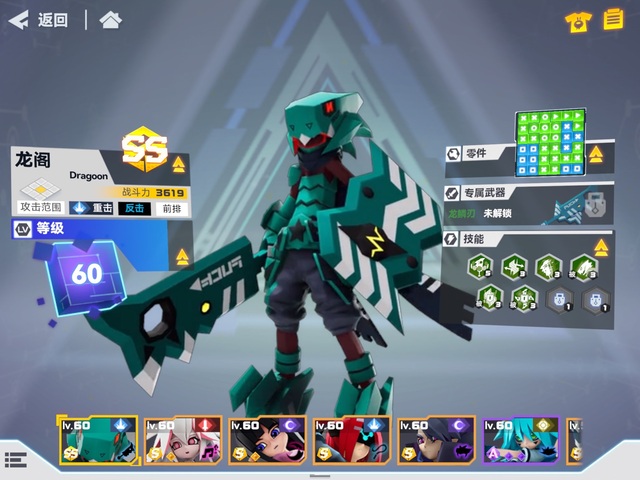Select the white-haired red-eyed character portrait

coord(182,441)
